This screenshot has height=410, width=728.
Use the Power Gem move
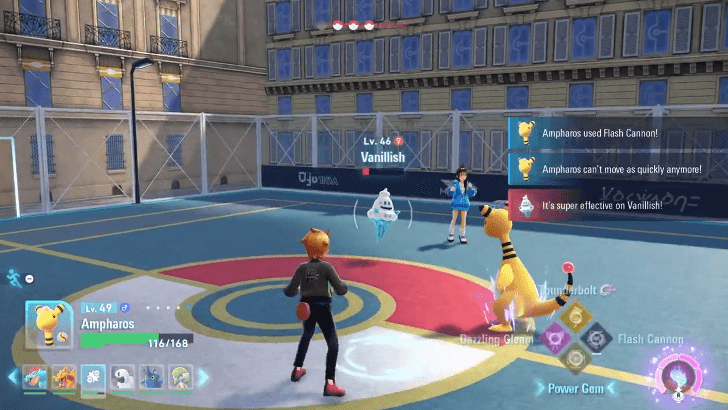coord(574,360)
